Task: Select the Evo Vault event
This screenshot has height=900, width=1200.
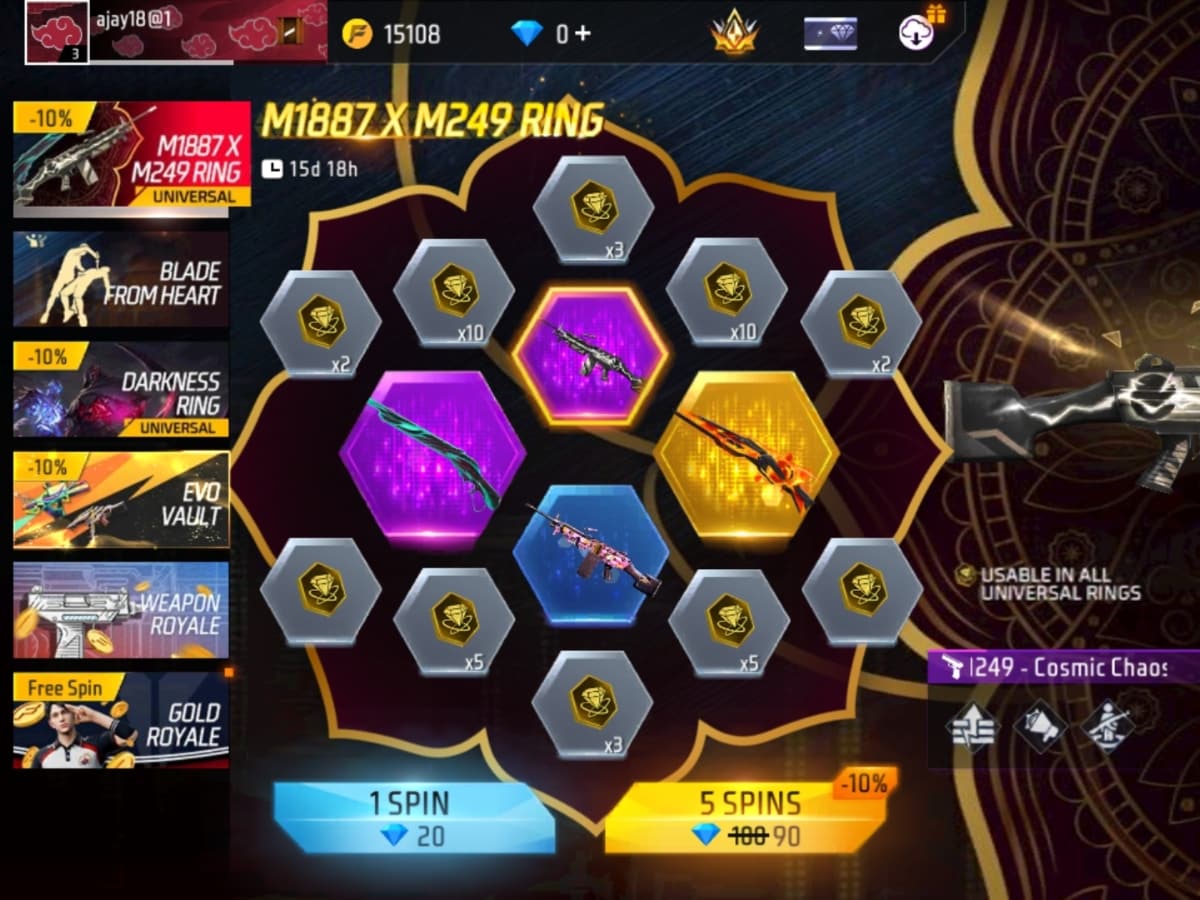Action: click(121, 499)
